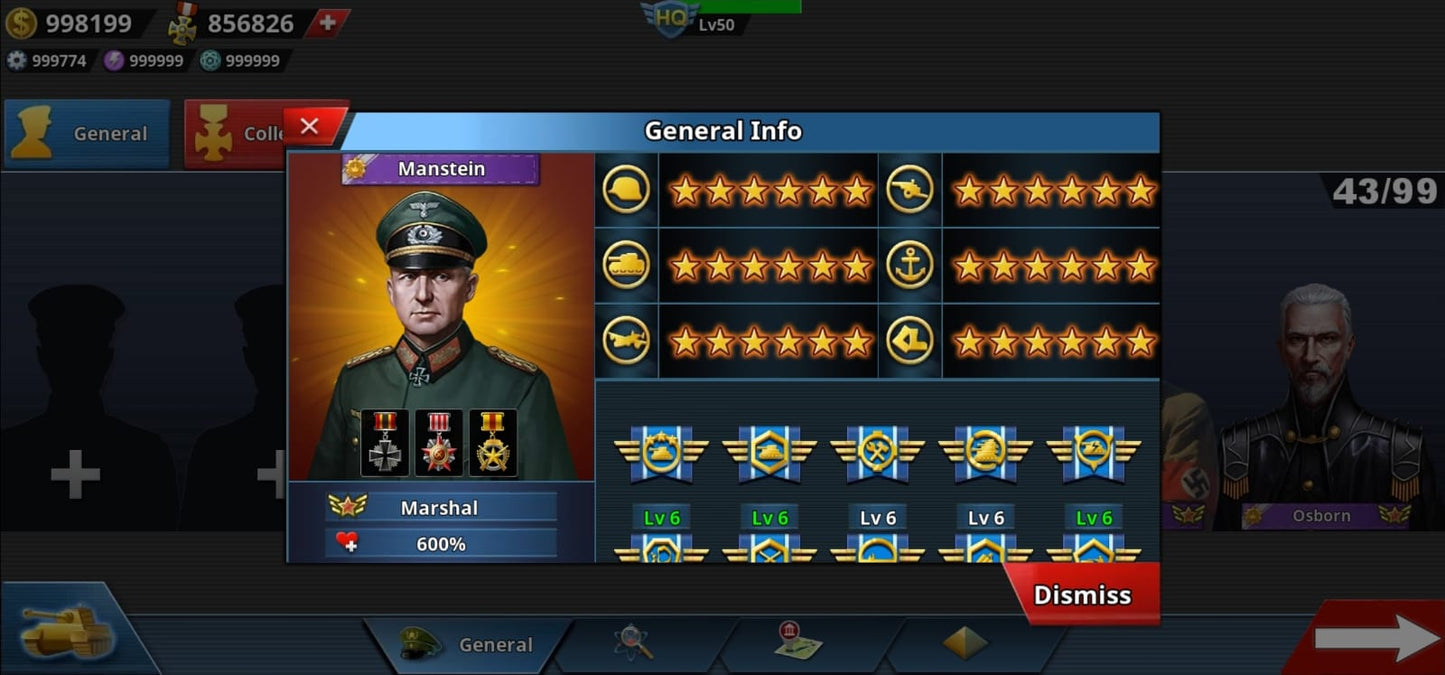Viewport: 1445px width, 675px height.
Task: Tap the lightning tank skill badge
Action: click(1094, 453)
